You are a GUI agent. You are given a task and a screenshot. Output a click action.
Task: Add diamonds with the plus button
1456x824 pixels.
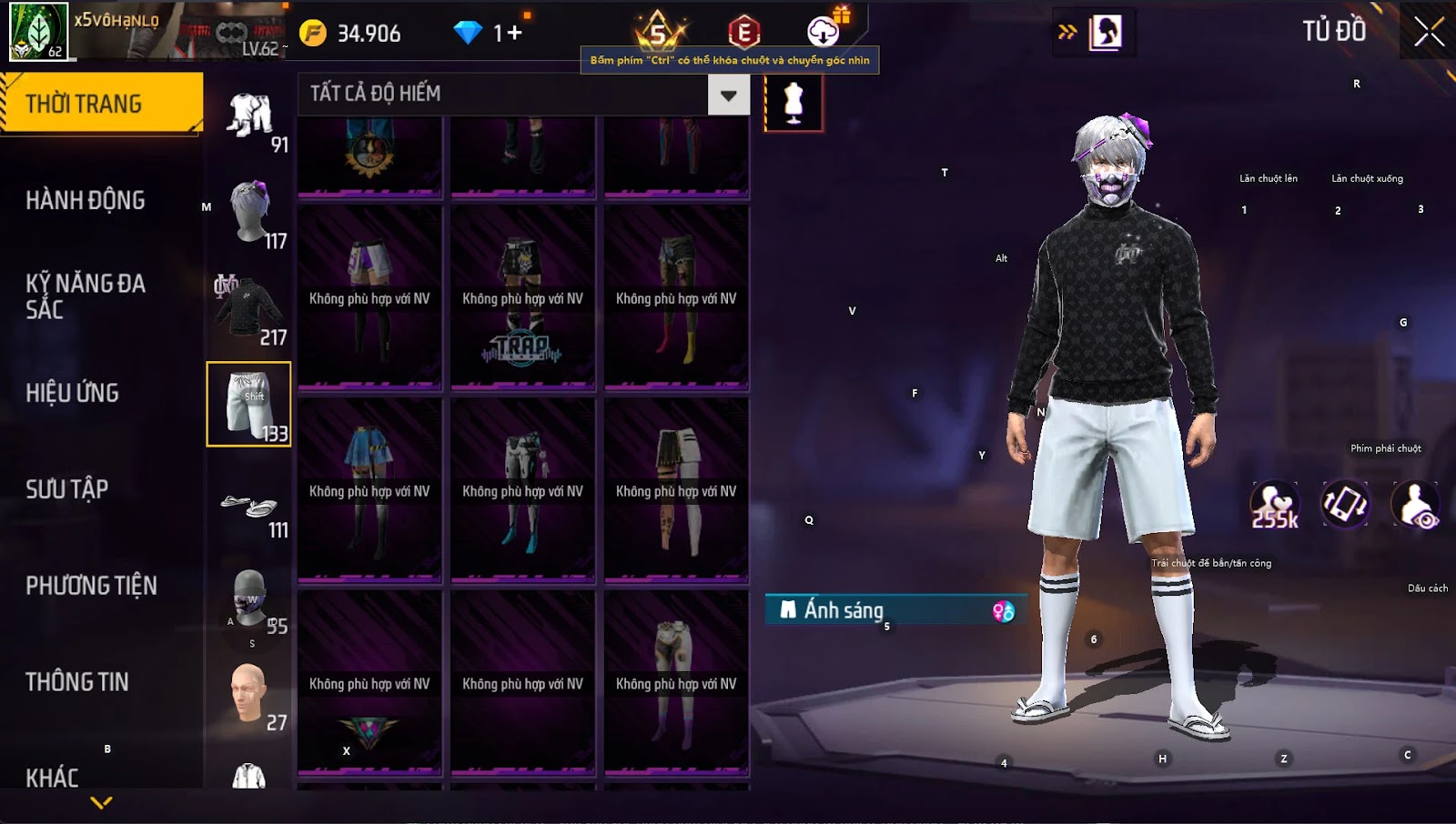[515, 34]
